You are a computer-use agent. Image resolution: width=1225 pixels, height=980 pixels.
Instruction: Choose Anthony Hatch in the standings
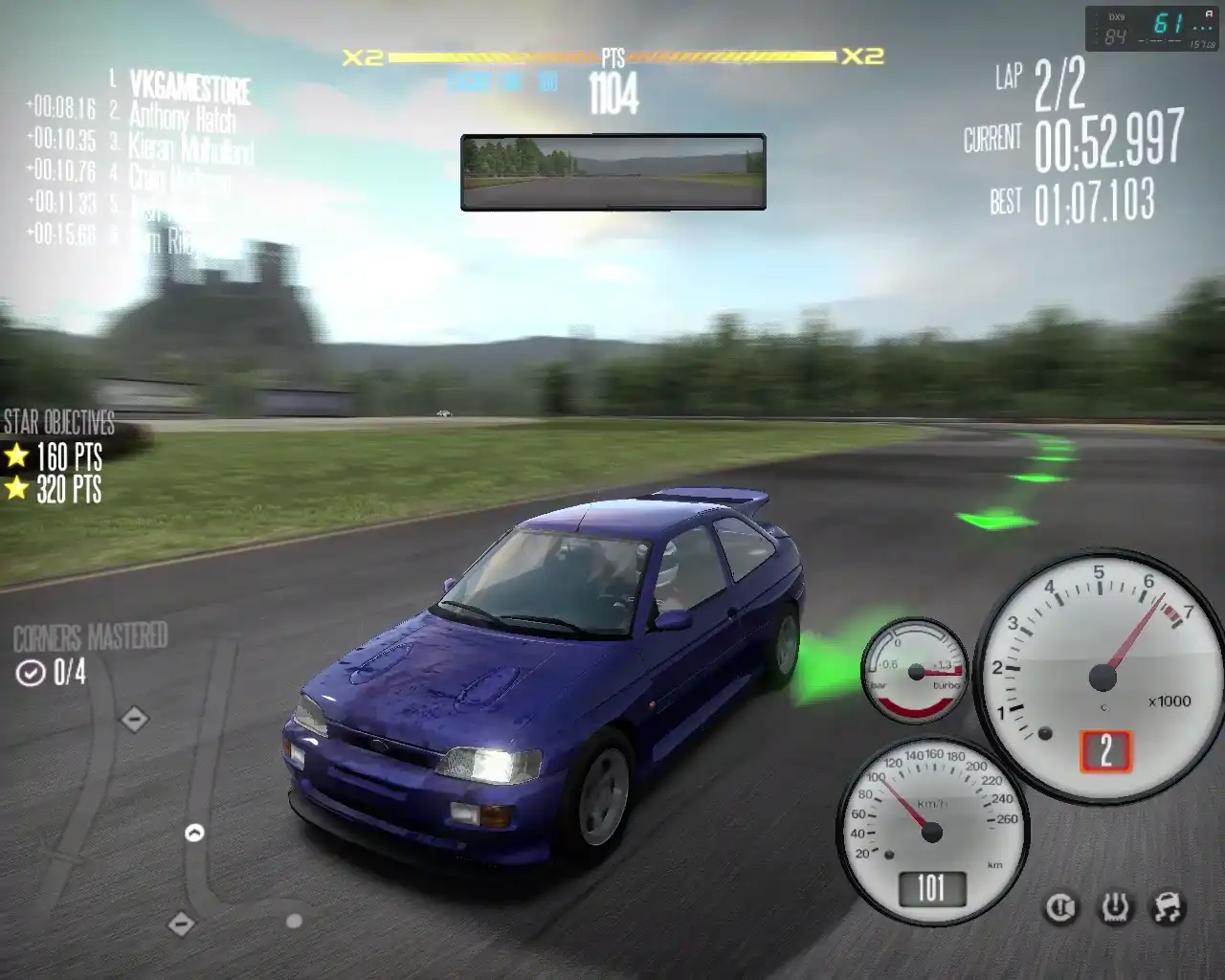[x=182, y=118]
